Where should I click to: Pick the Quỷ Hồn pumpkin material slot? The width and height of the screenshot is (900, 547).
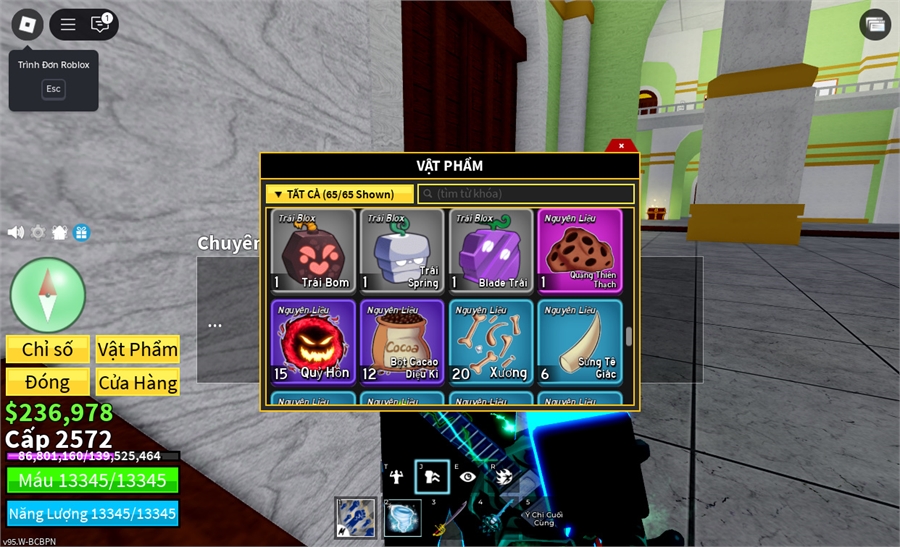pyautogui.click(x=313, y=341)
